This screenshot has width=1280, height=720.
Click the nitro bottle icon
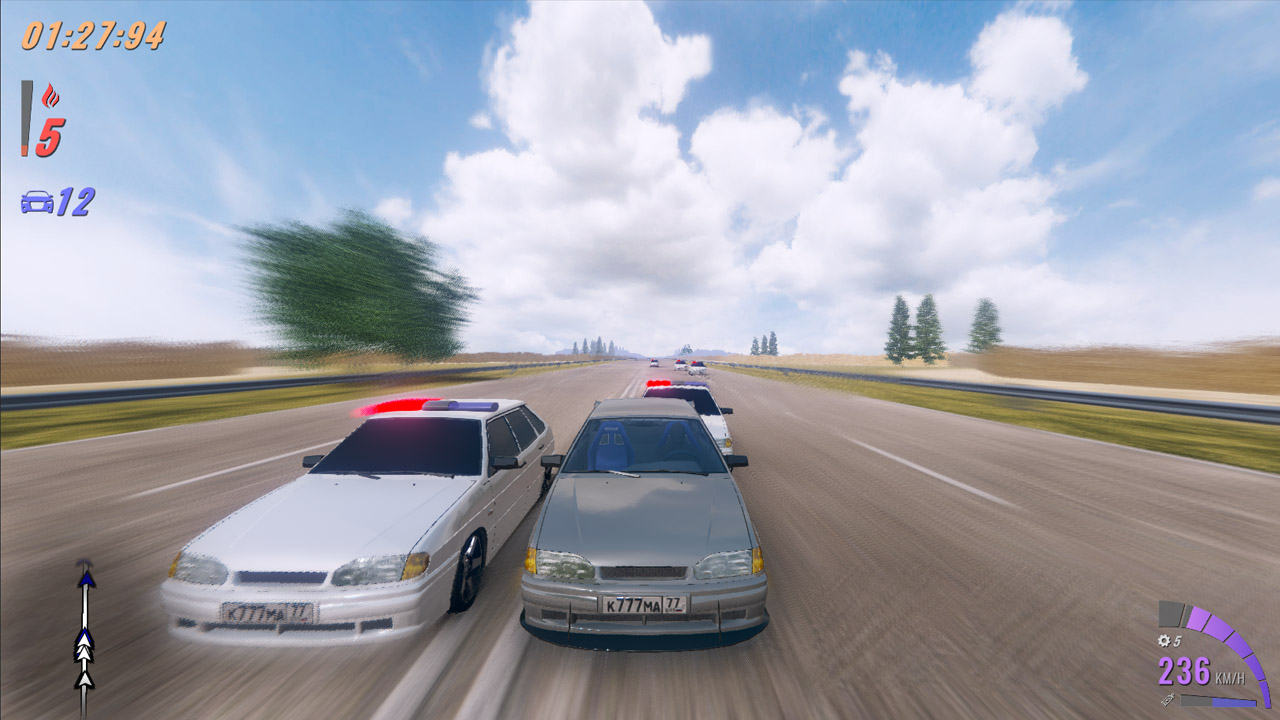(x=1168, y=700)
